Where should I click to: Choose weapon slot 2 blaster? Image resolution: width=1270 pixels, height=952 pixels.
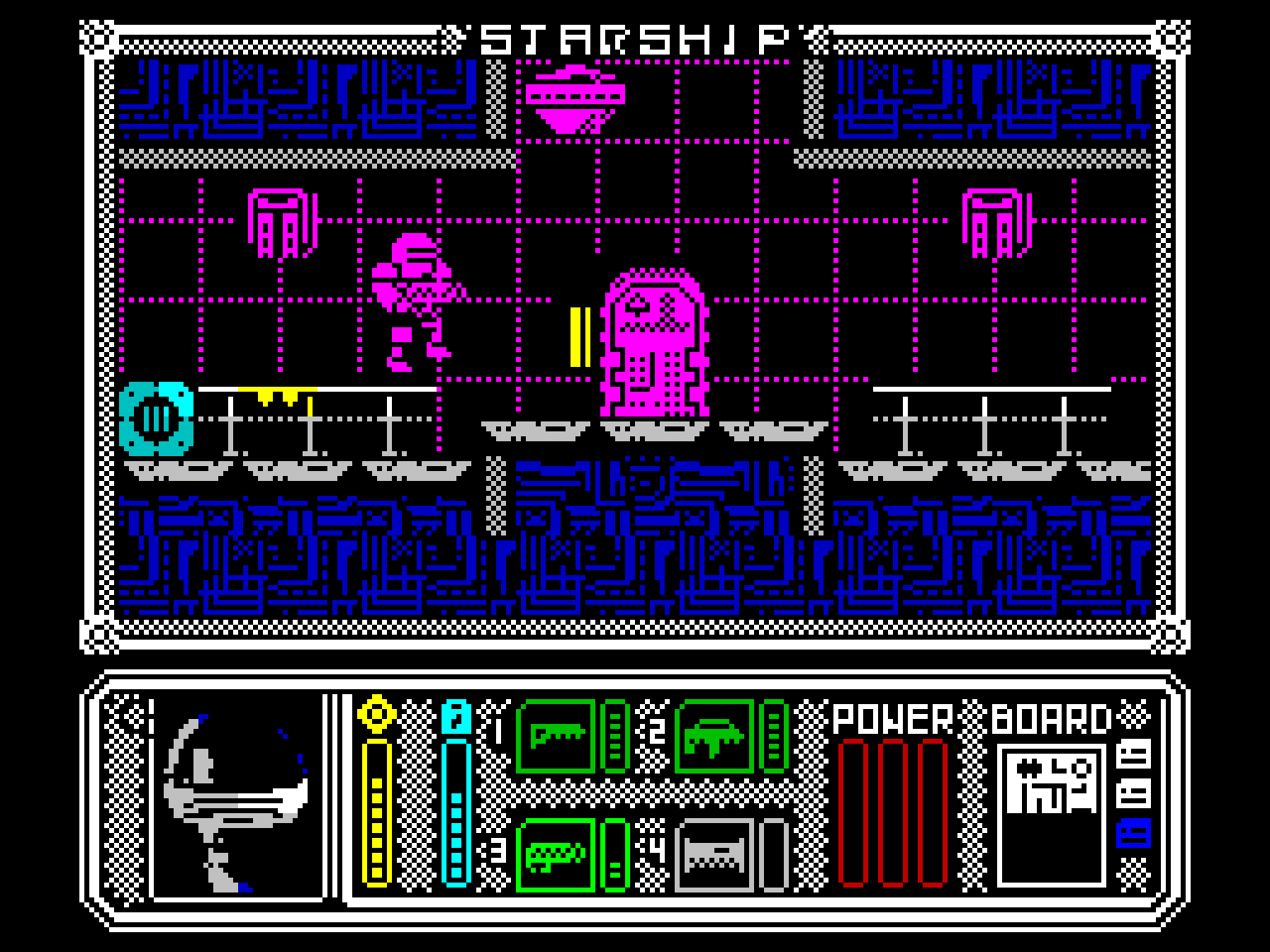[715, 735]
